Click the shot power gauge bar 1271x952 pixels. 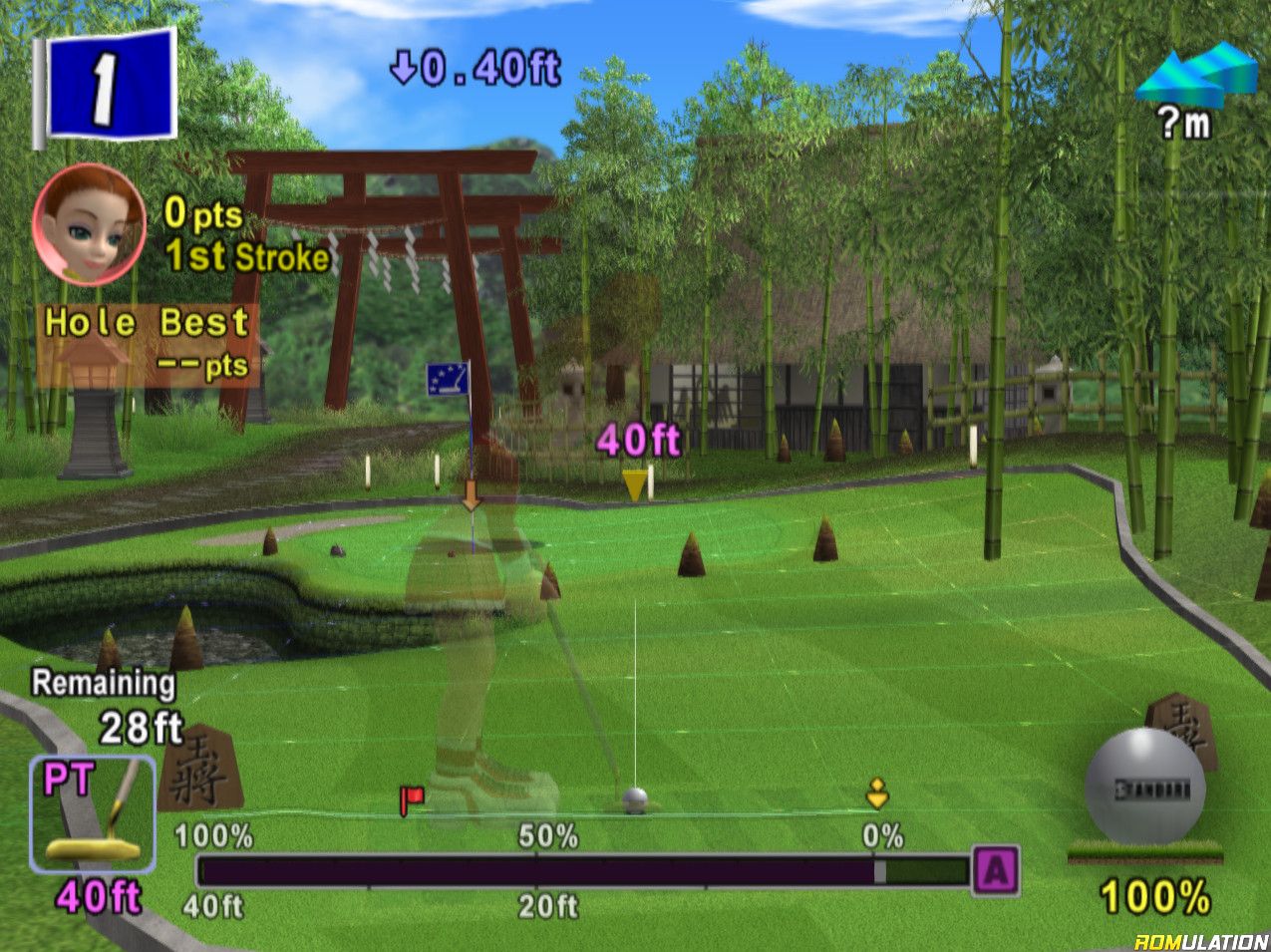(583, 871)
